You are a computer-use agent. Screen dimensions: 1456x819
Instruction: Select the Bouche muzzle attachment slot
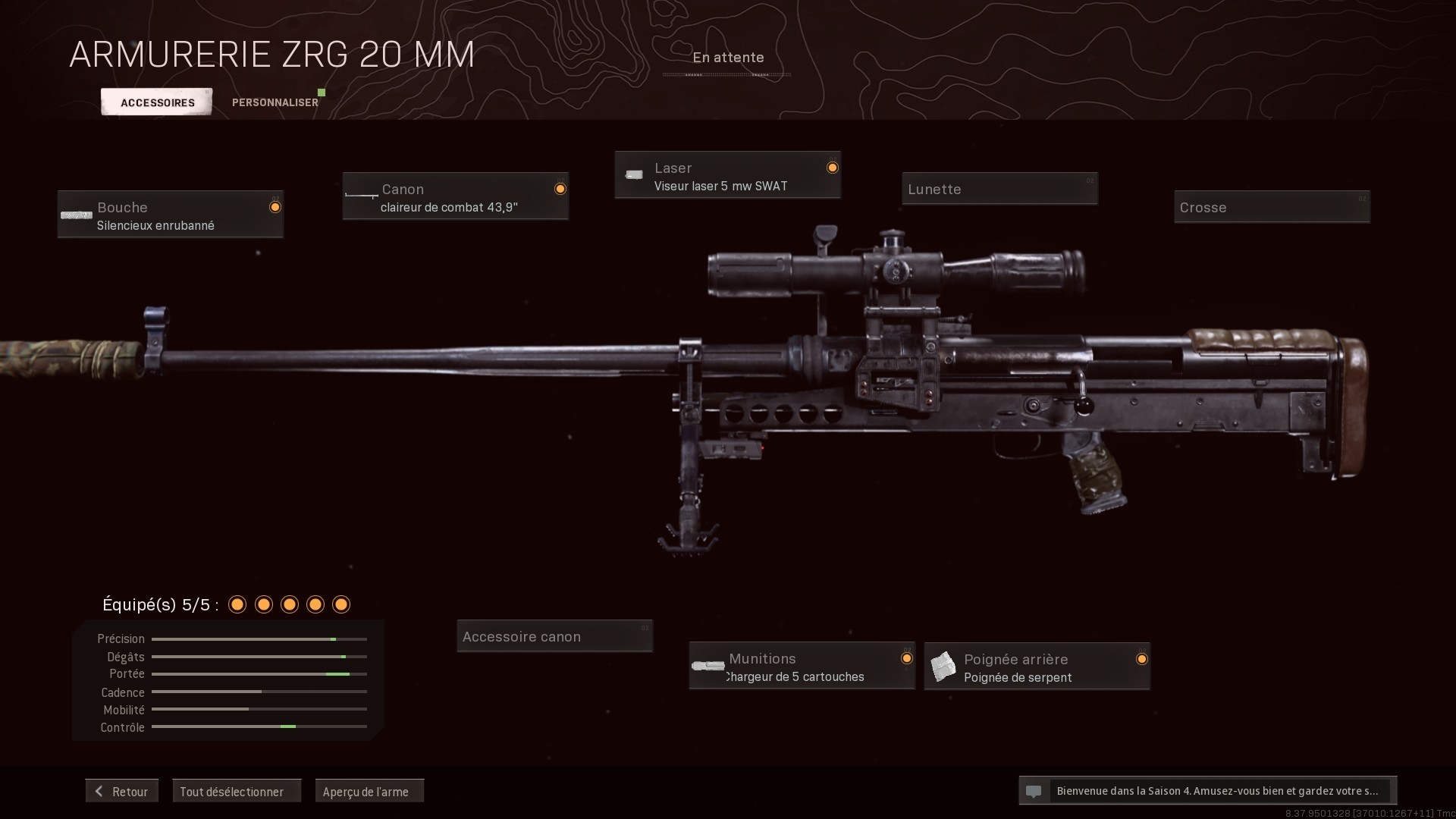171,215
